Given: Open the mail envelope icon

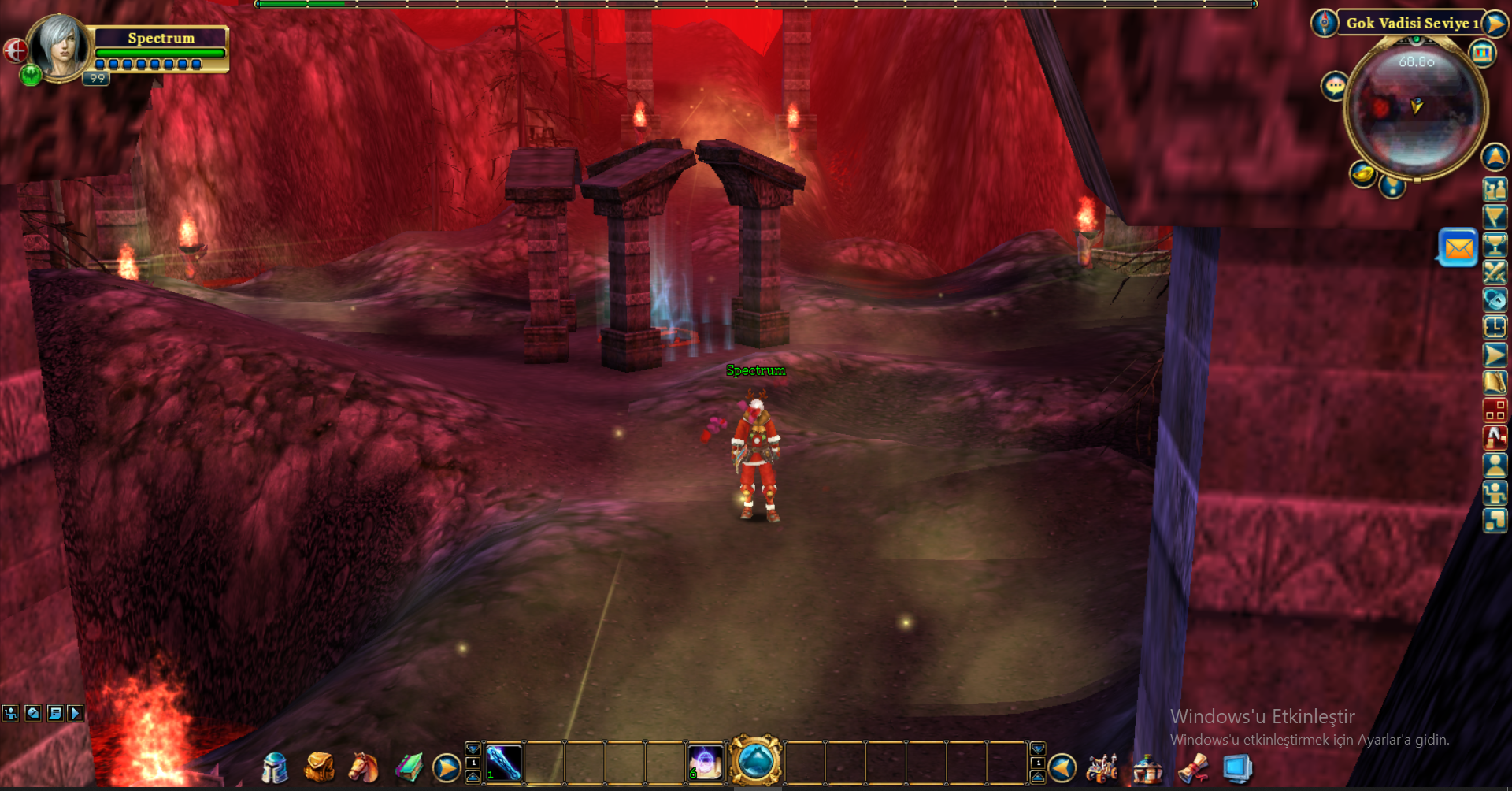Looking at the screenshot, I should [1458, 249].
